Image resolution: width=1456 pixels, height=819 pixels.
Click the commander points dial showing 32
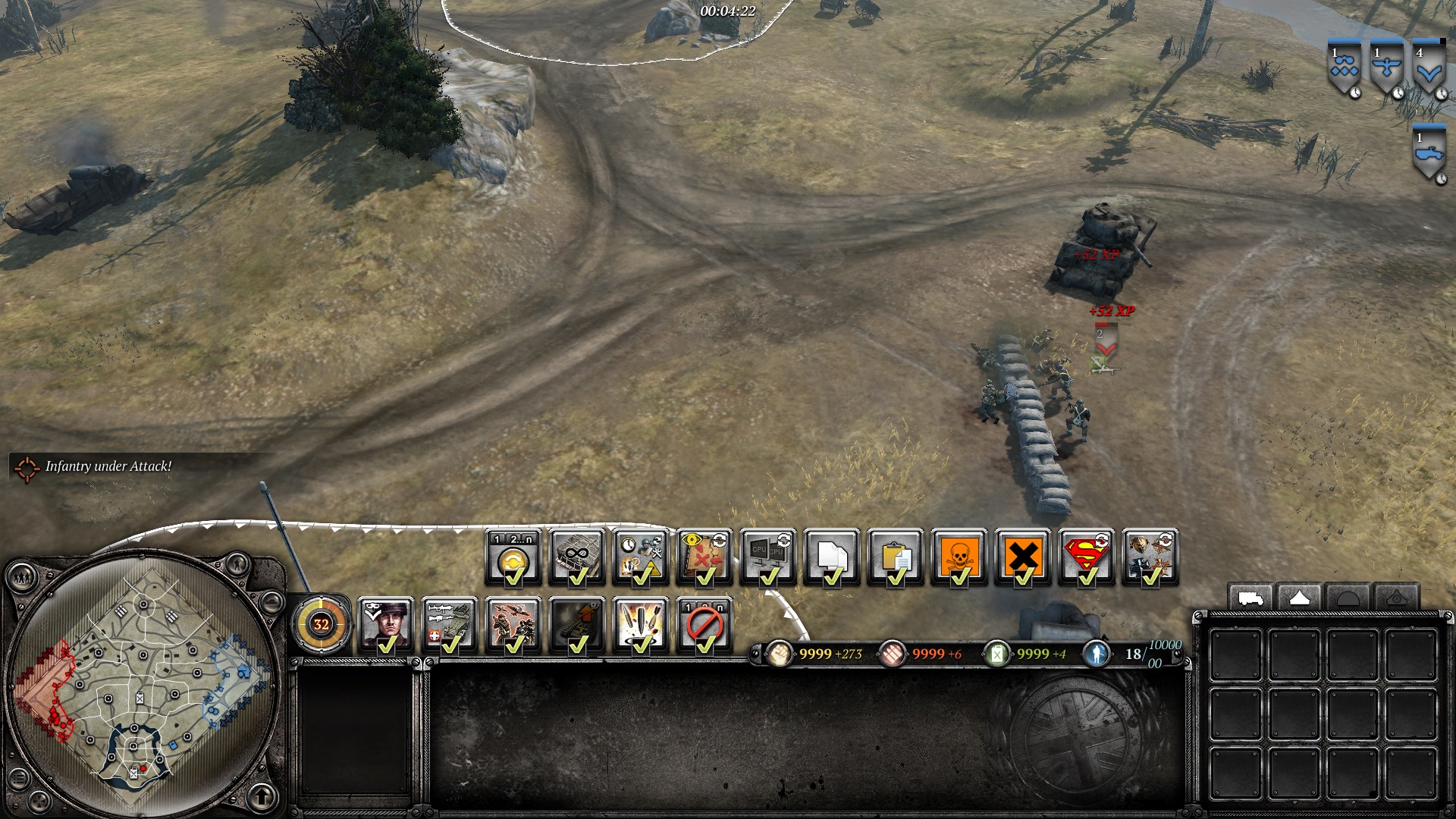(x=322, y=625)
